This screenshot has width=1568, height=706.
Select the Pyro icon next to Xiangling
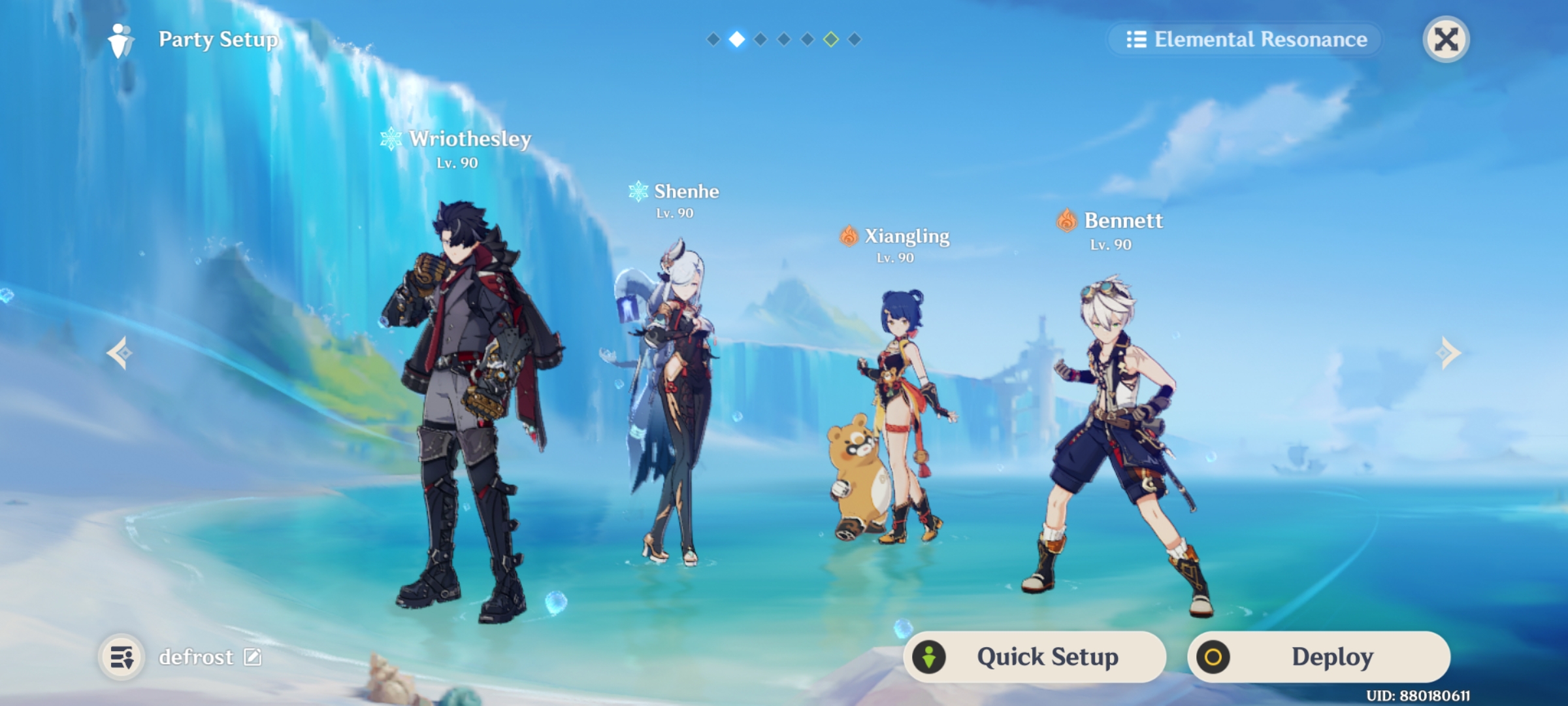pos(849,237)
